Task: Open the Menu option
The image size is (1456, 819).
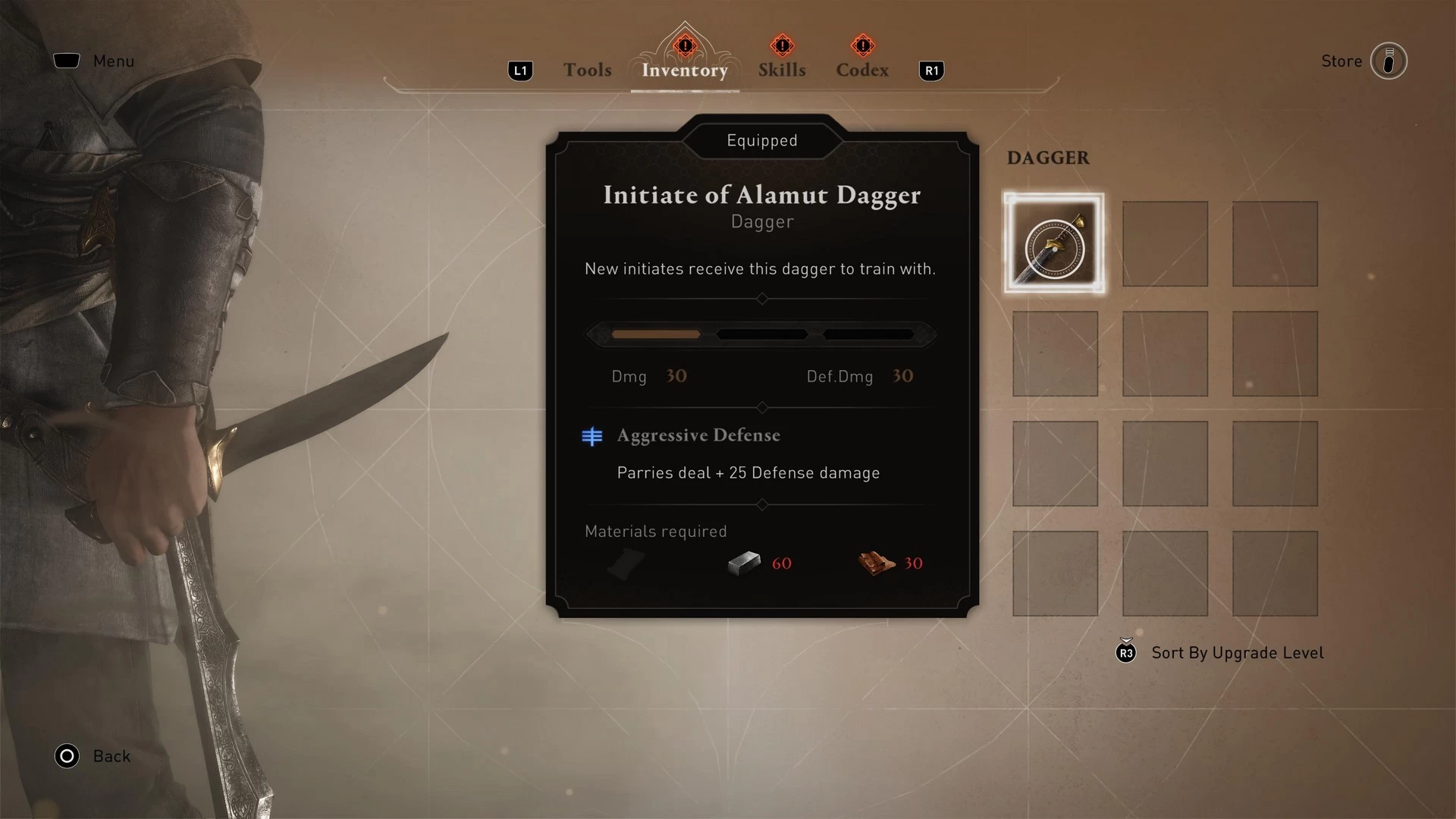Action: pos(112,61)
